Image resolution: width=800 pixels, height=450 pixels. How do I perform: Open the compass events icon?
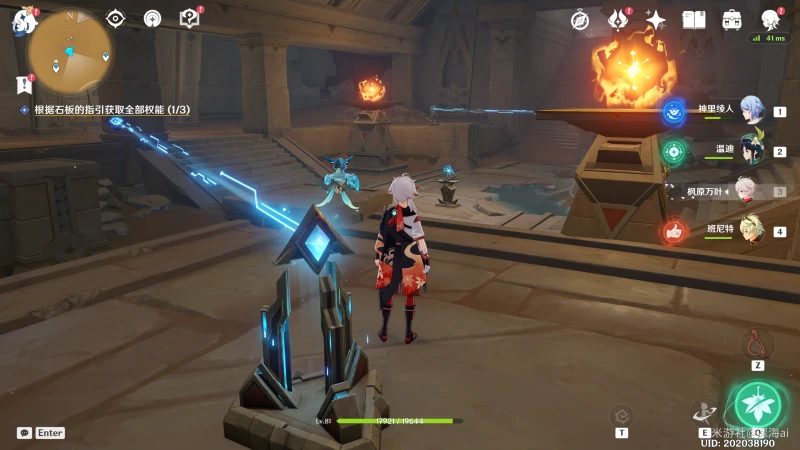coord(580,20)
